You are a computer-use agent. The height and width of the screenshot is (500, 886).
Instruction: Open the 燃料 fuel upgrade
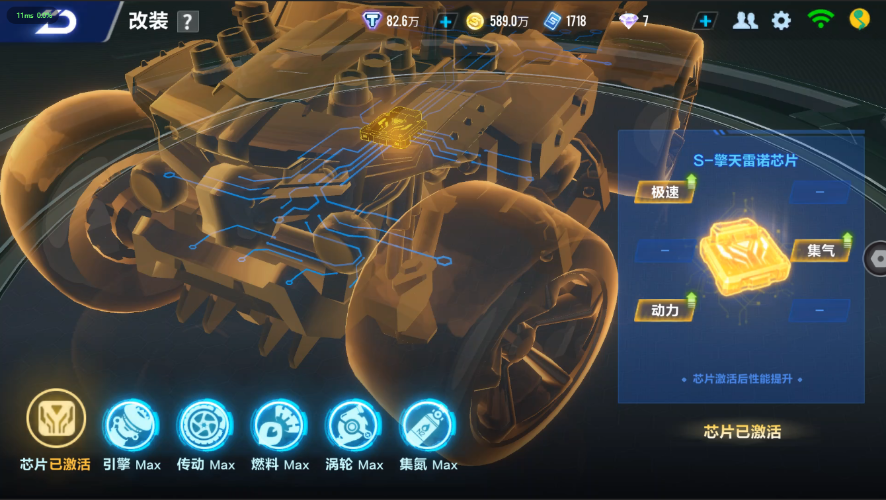click(x=279, y=425)
